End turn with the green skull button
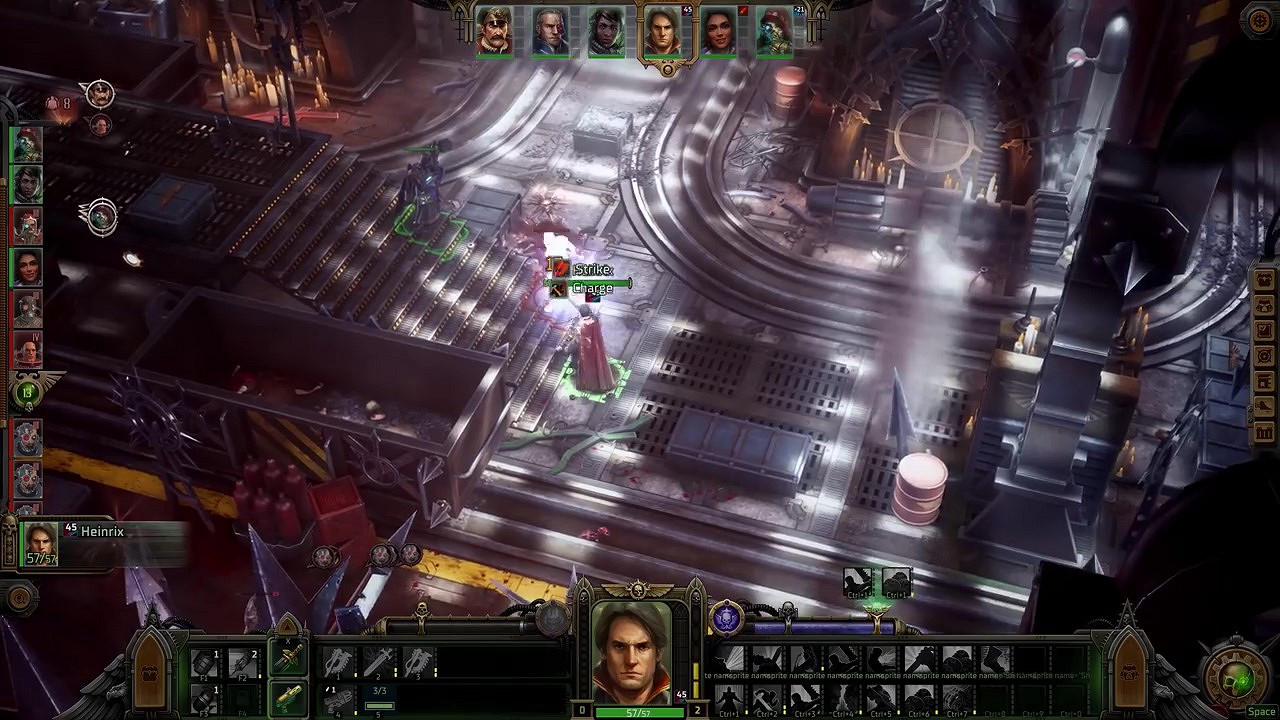This screenshot has width=1280, height=720. [1240, 682]
